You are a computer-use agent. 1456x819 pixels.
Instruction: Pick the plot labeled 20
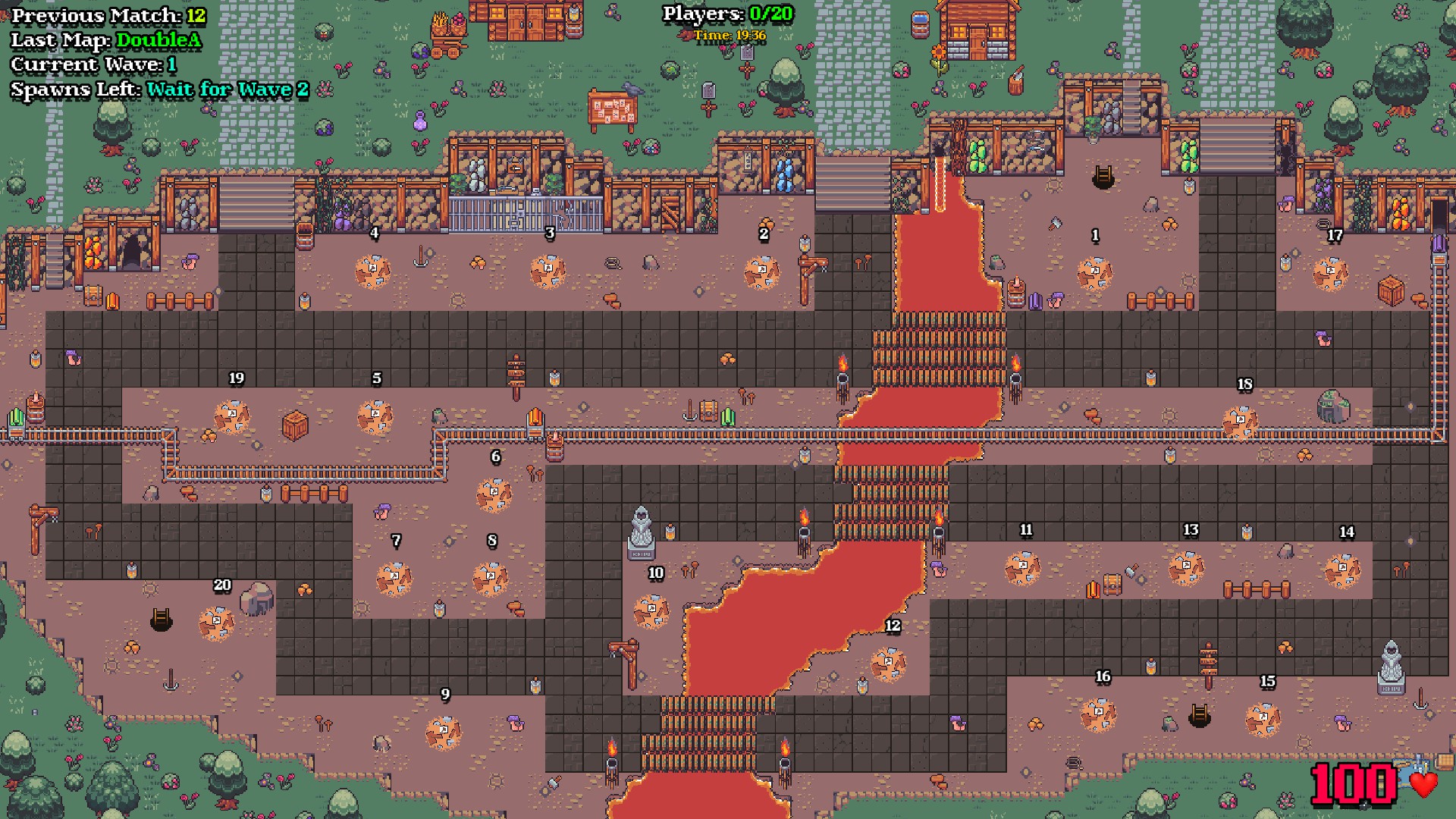coord(216,623)
